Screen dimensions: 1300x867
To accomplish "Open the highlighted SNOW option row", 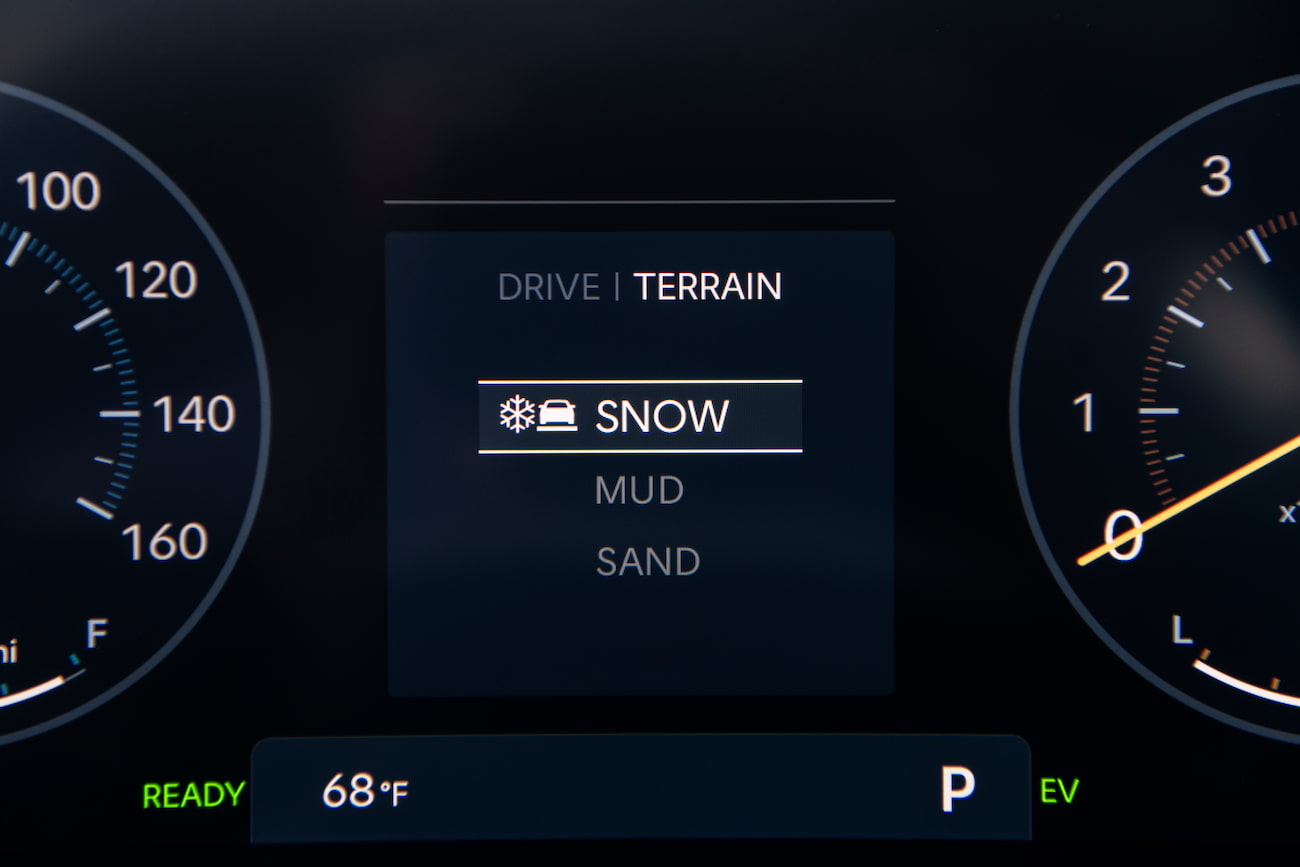I will [640, 417].
